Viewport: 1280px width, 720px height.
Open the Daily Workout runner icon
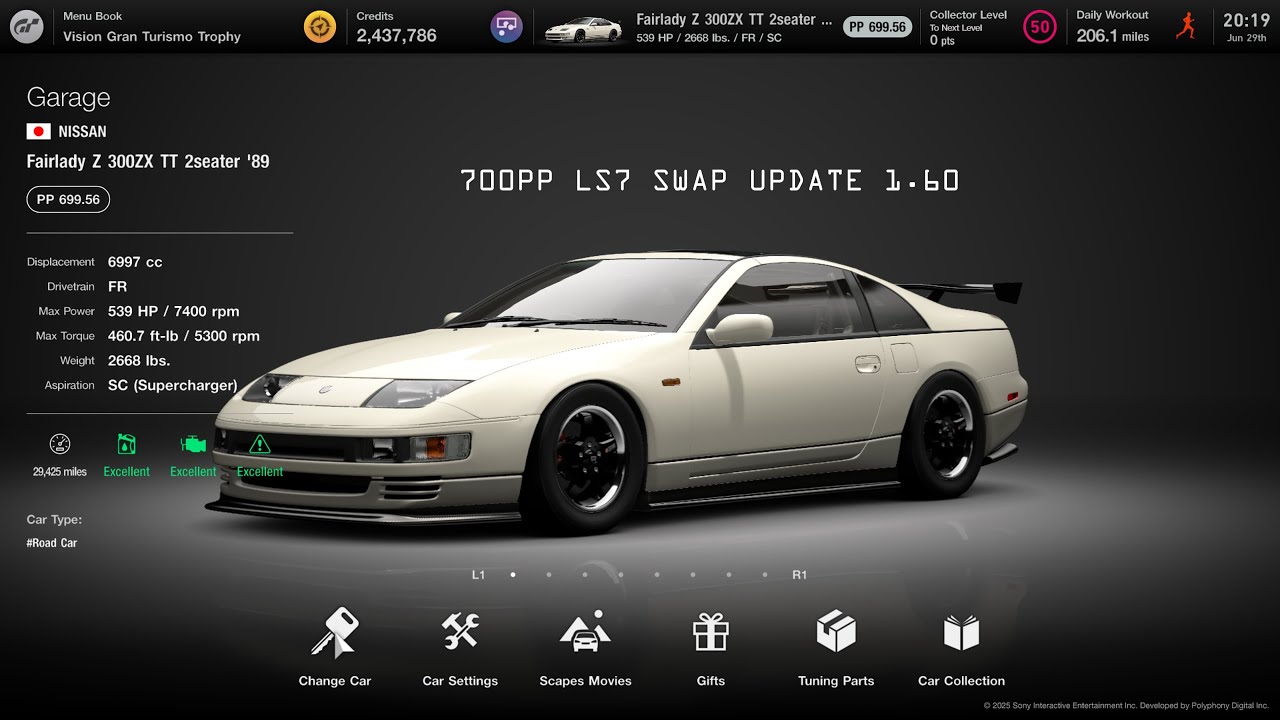click(1186, 26)
